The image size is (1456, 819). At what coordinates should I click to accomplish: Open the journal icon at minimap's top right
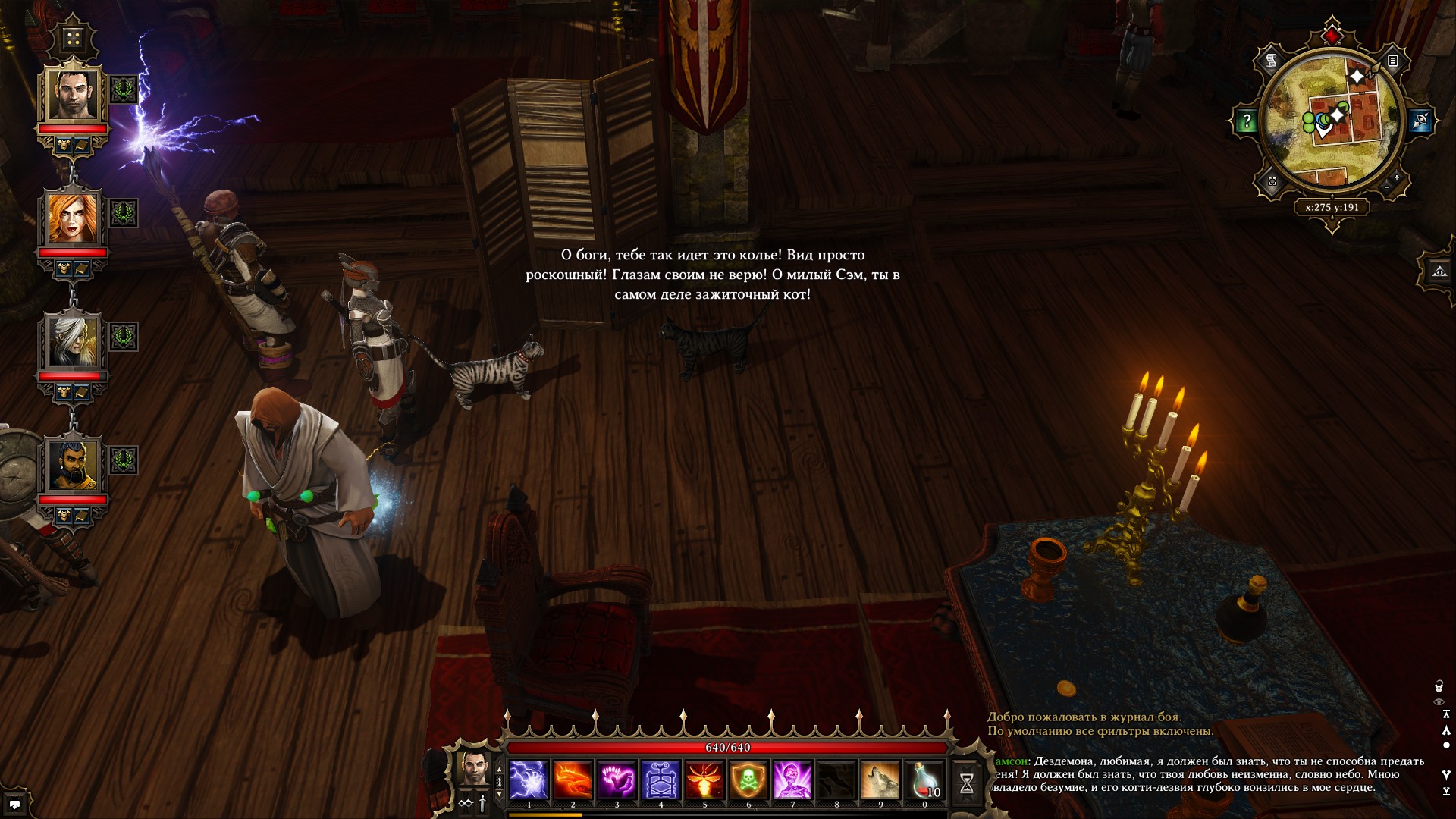1393,61
